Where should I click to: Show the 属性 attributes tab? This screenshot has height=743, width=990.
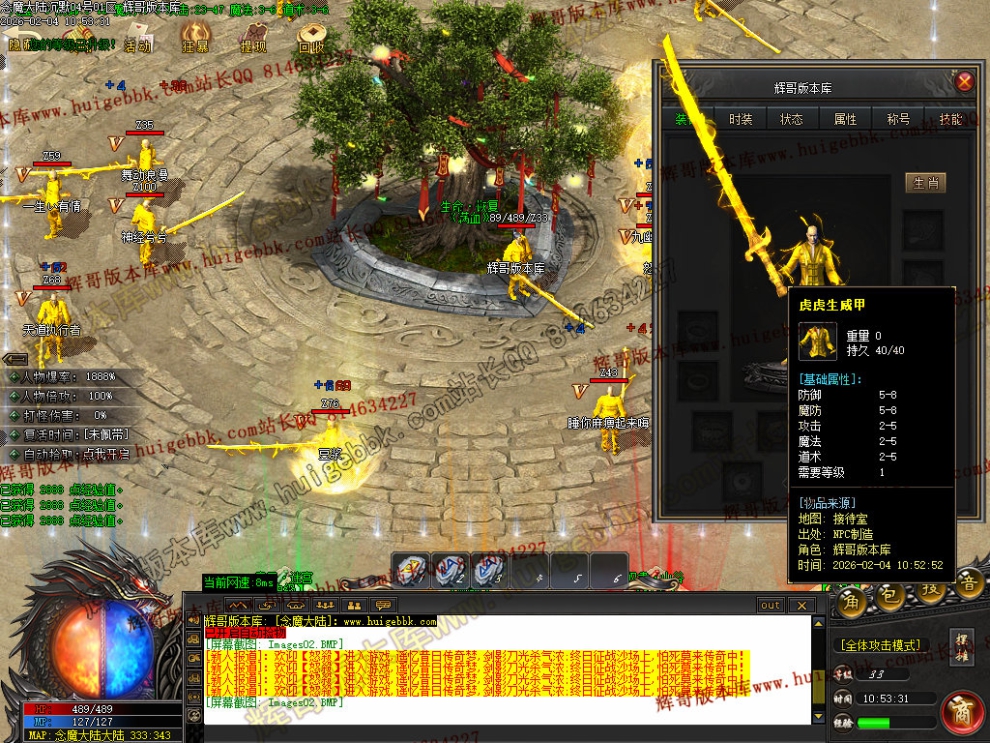click(x=845, y=119)
